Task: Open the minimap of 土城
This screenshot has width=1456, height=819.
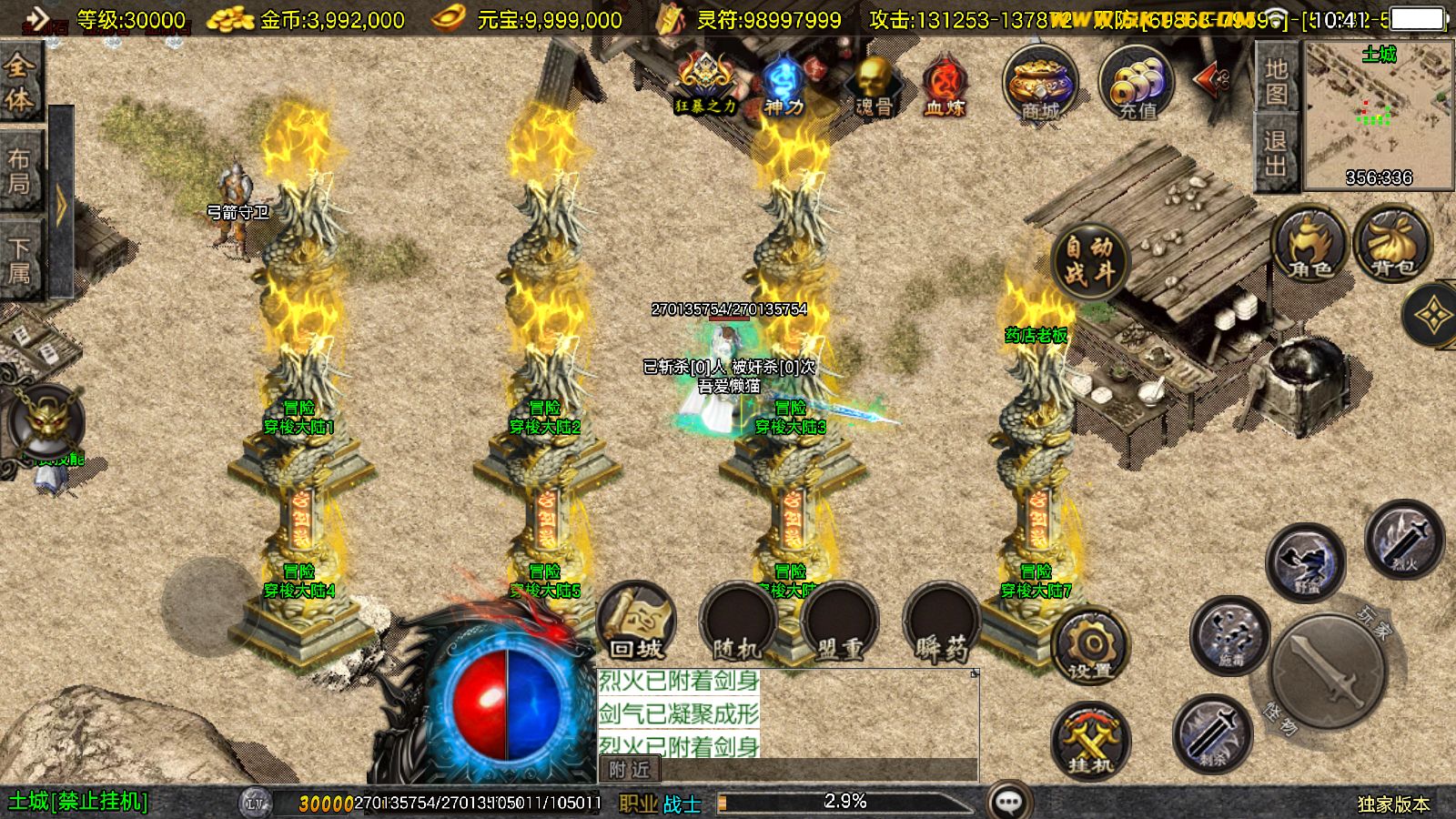Action: (x=1378, y=114)
